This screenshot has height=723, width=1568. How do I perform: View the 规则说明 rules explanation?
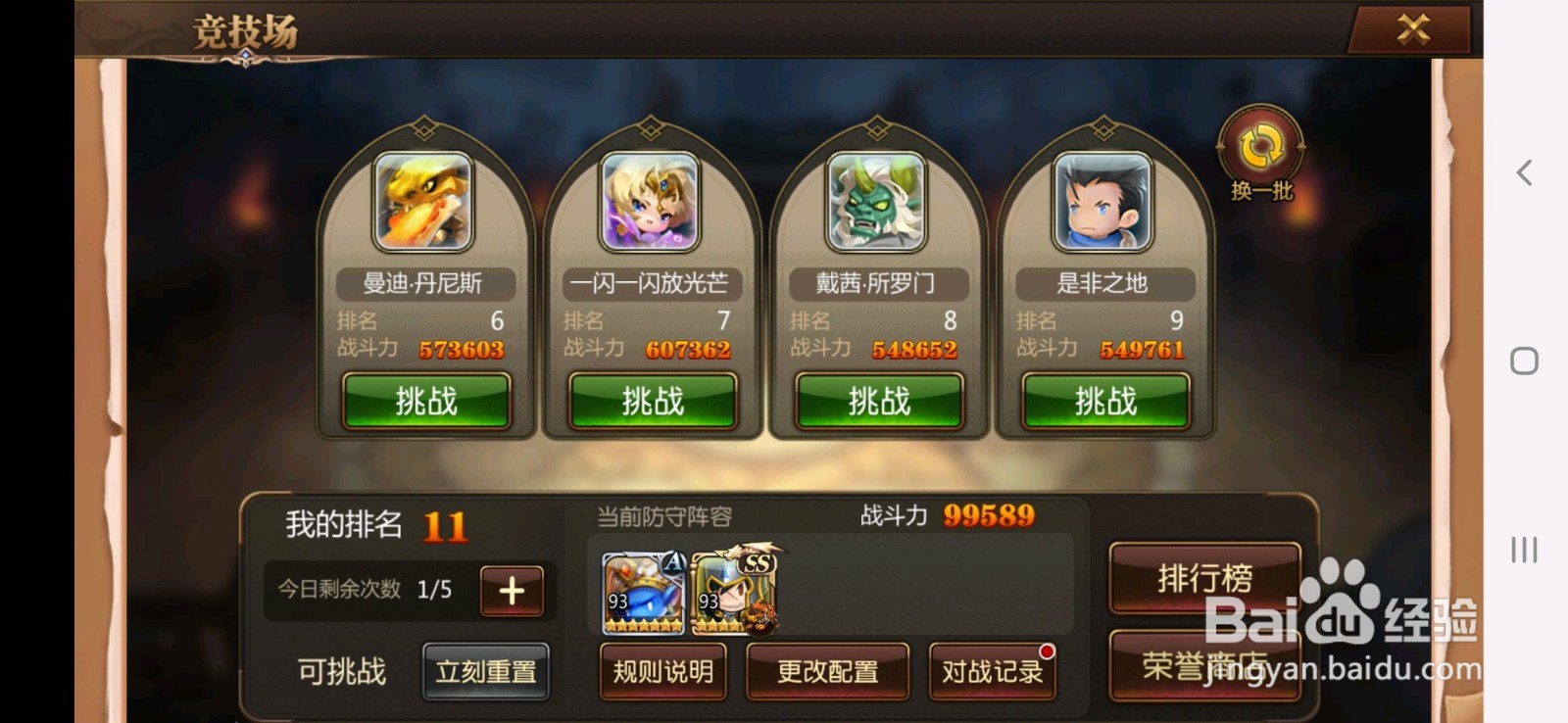(x=663, y=673)
